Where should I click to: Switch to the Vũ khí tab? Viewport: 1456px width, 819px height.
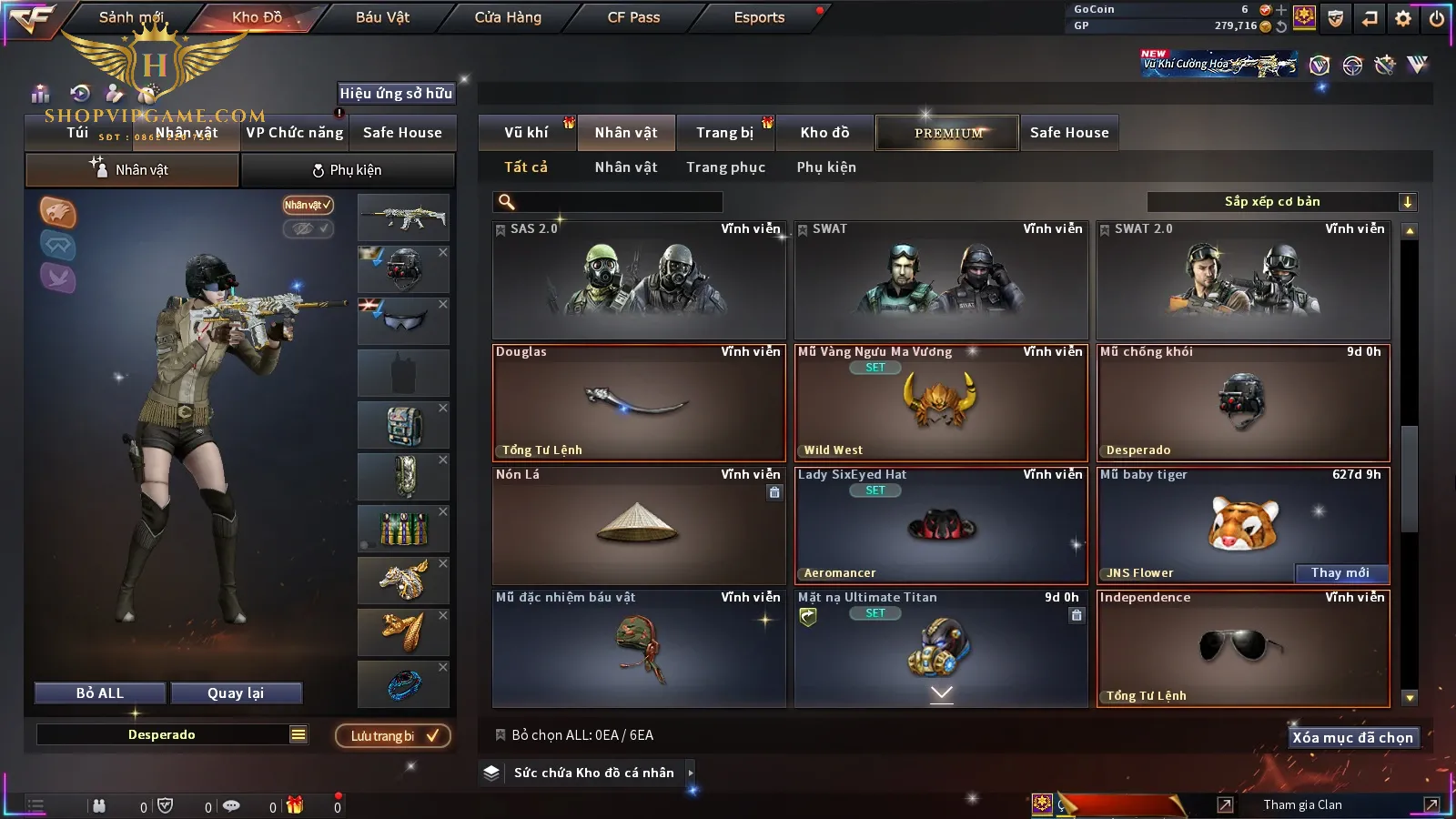coord(527,133)
